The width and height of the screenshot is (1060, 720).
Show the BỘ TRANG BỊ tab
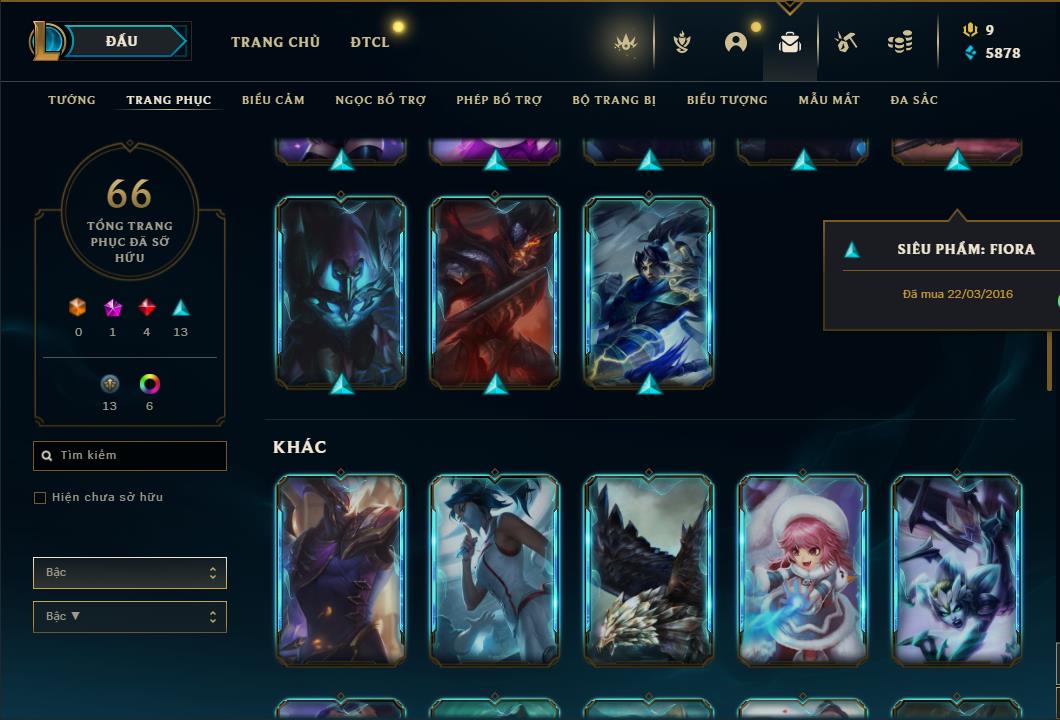click(x=614, y=100)
